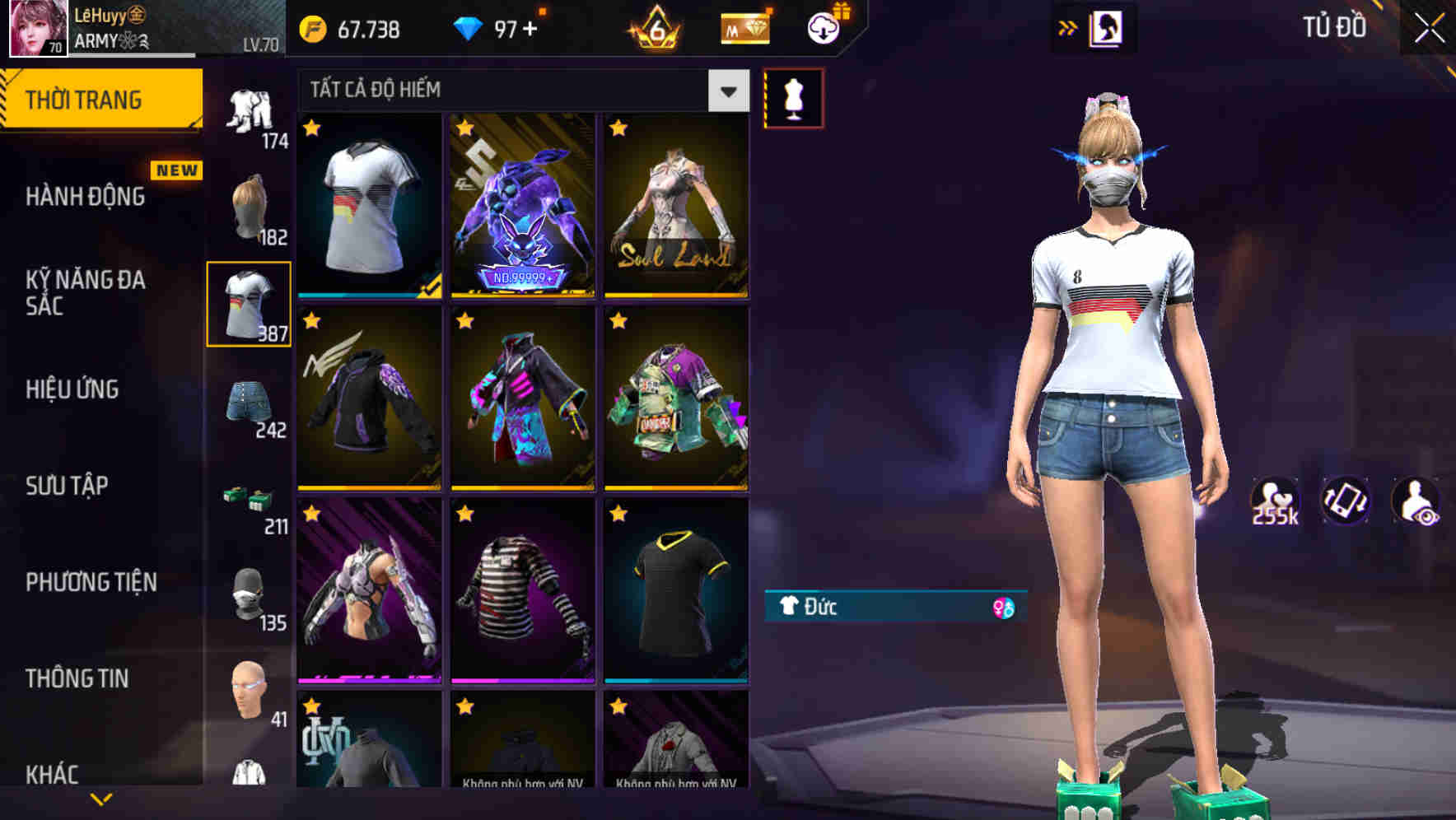
Task: Toggle gender on the Đức item bar
Action: click(x=1004, y=607)
